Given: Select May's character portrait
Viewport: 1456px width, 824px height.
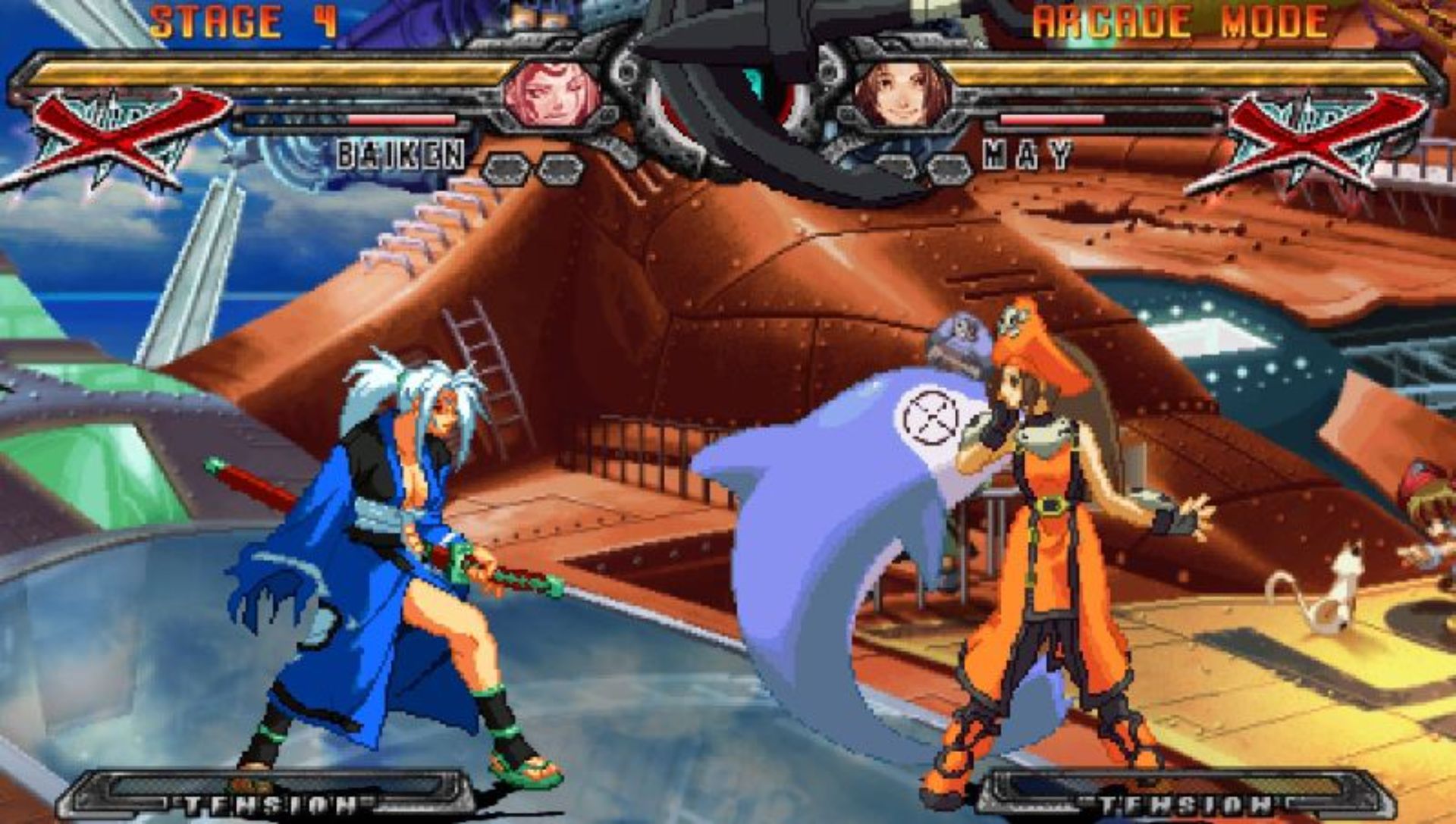Looking at the screenshot, I should click(902, 96).
